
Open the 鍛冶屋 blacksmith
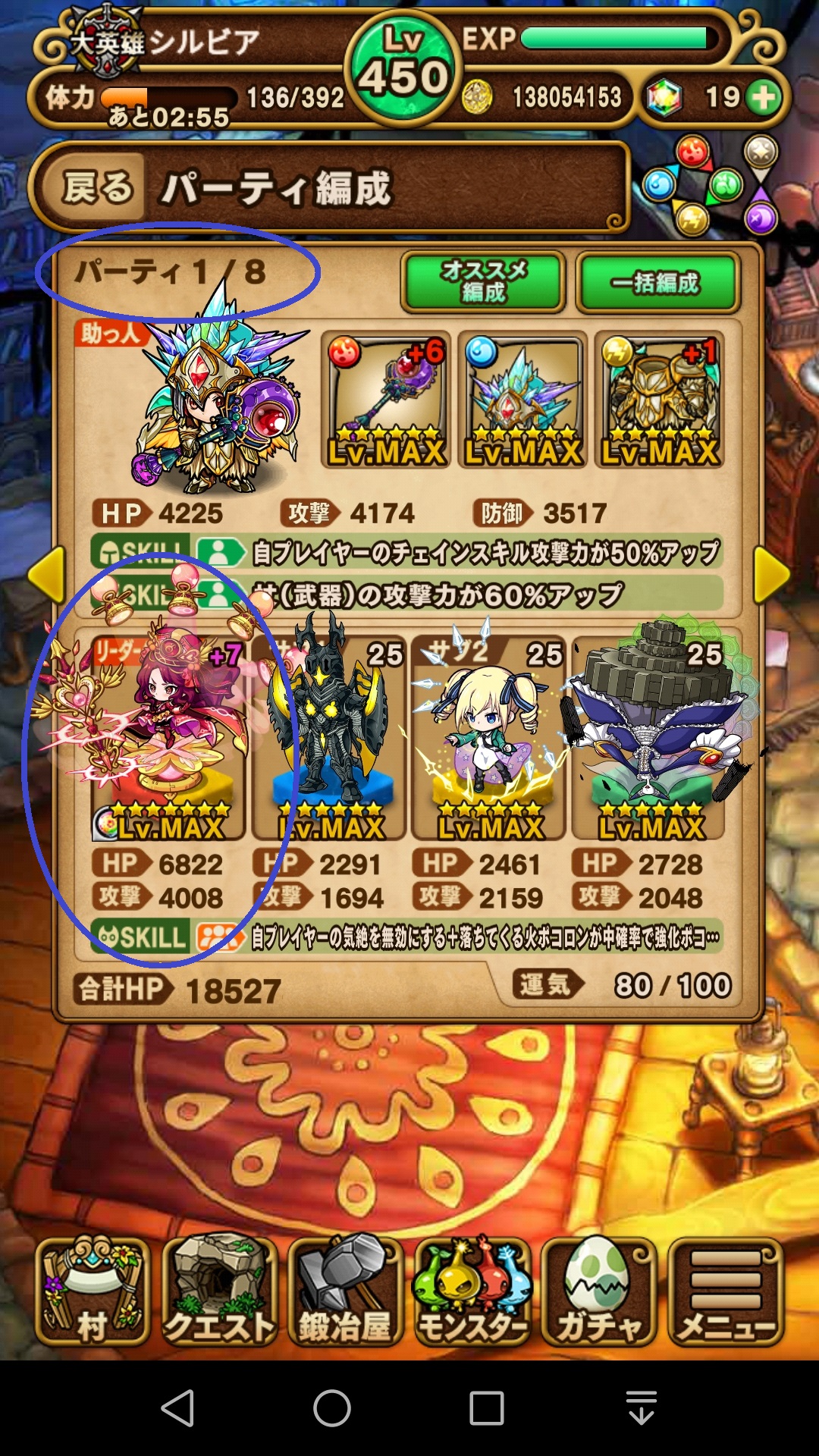pos(345,1291)
